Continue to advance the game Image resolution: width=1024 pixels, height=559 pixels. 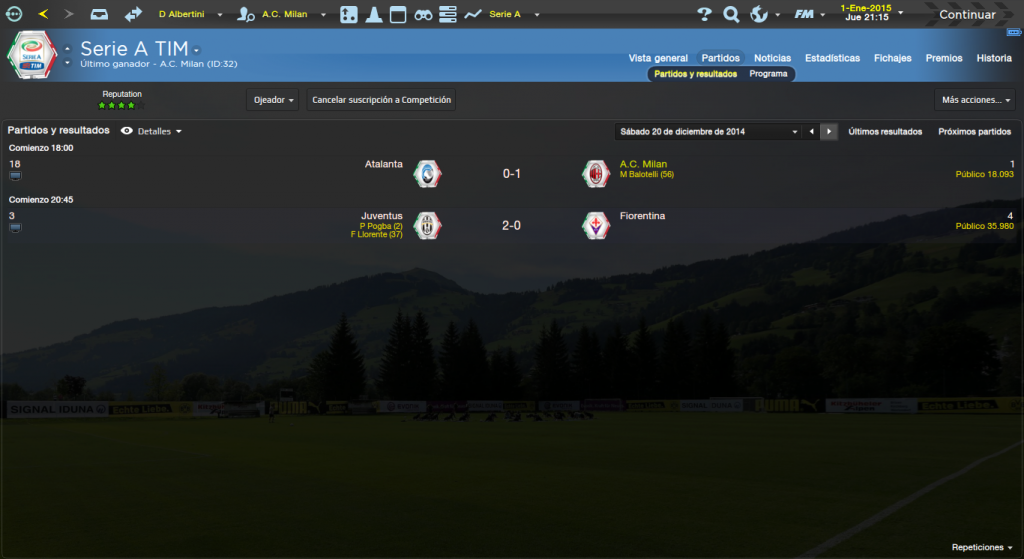[966, 15]
